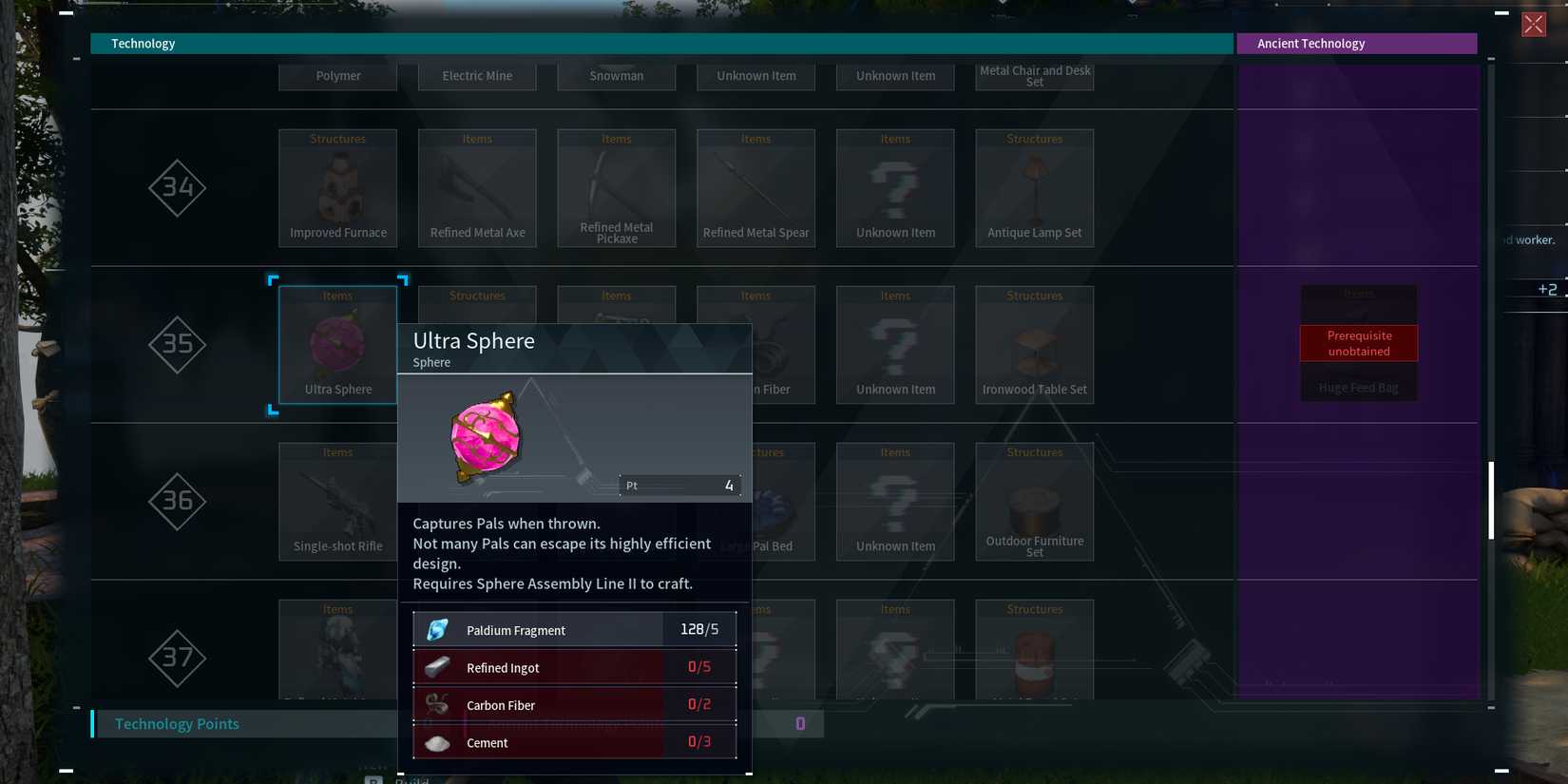This screenshot has height=784, width=1568.
Task: Close the technology menu
Action: click(1534, 24)
